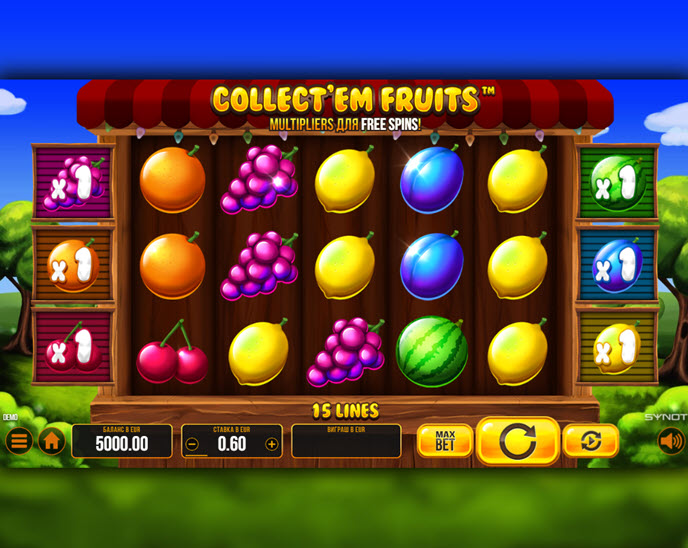Toggle the sound speaker icon

pyautogui.click(x=671, y=441)
